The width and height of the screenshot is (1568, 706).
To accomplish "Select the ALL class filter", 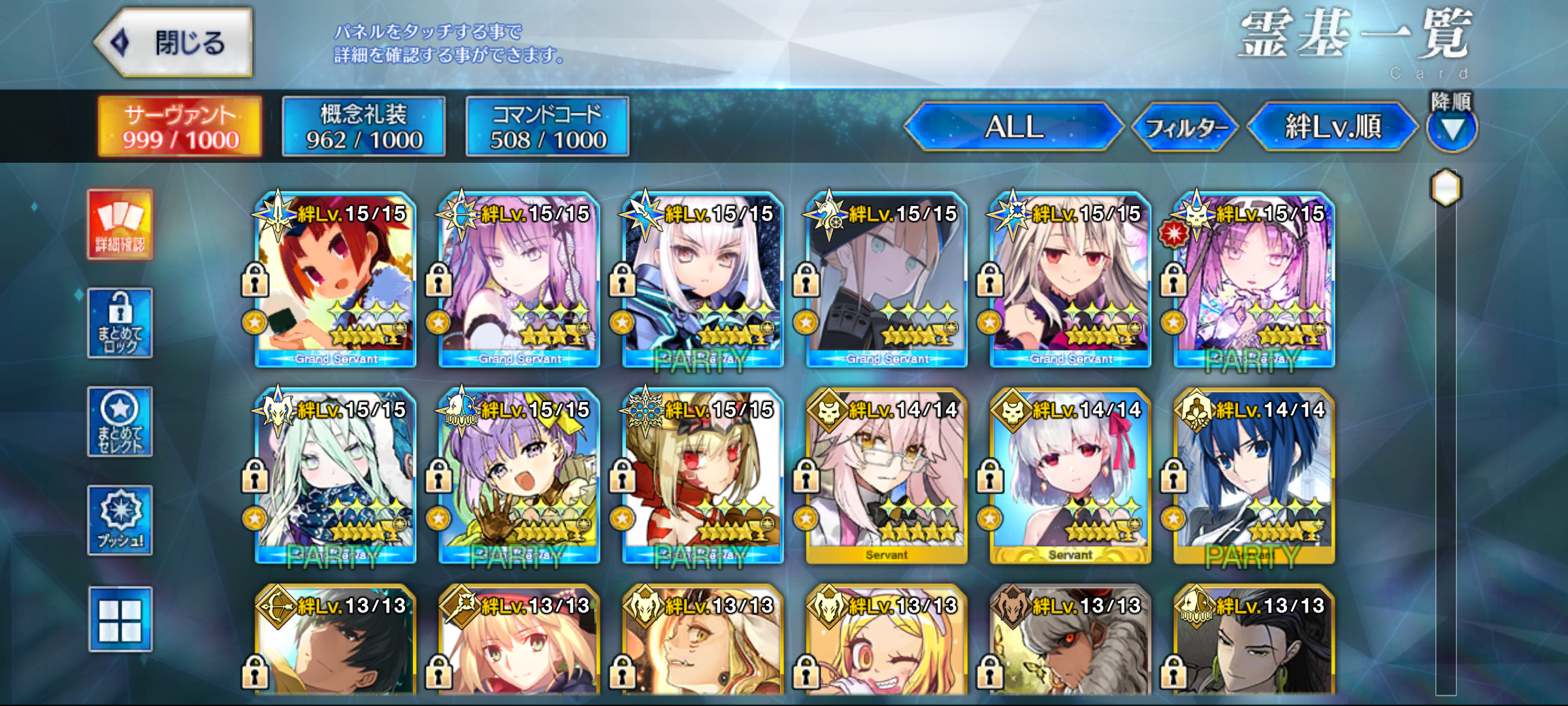I will point(1014,126).
